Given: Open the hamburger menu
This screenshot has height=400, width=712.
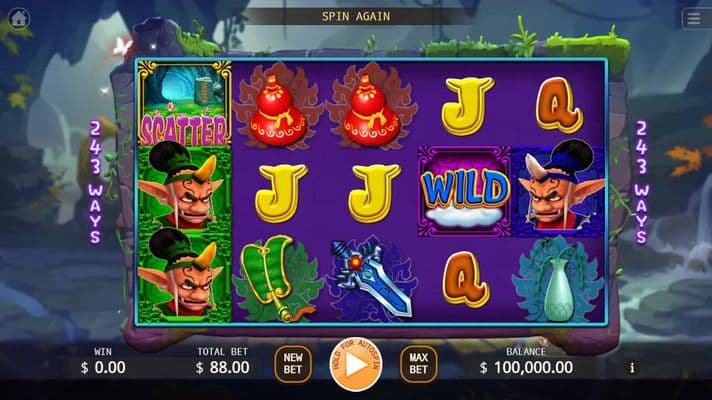Looking at the screenshot, I should pos(693,18).
